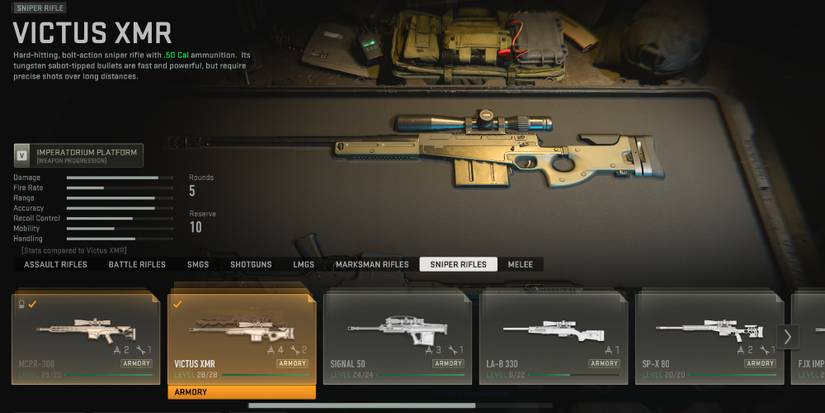Show the Shotguns category

pyautogui.click(x=251, y=264)
